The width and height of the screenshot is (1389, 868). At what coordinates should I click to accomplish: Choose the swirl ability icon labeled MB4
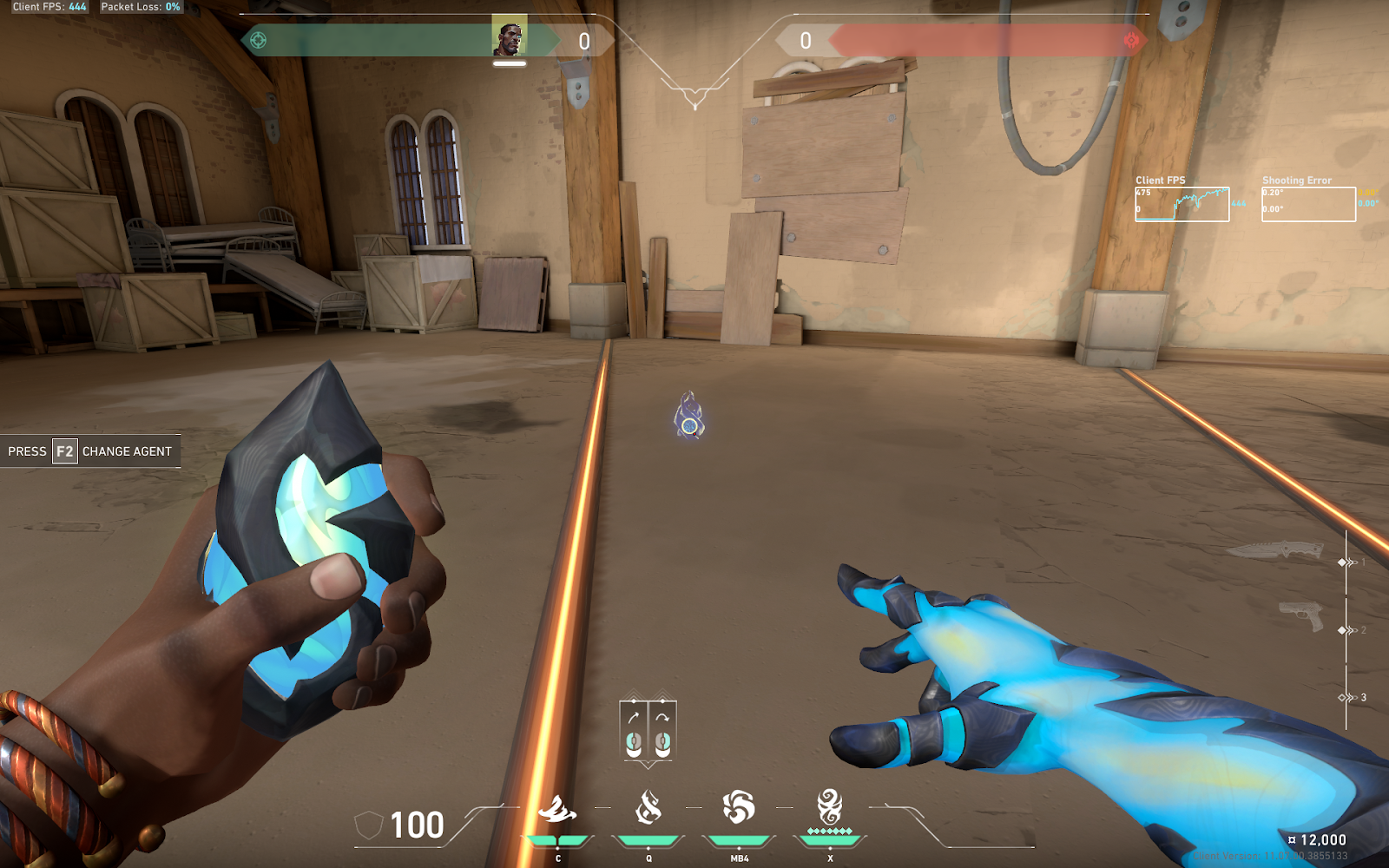point(739,807)
